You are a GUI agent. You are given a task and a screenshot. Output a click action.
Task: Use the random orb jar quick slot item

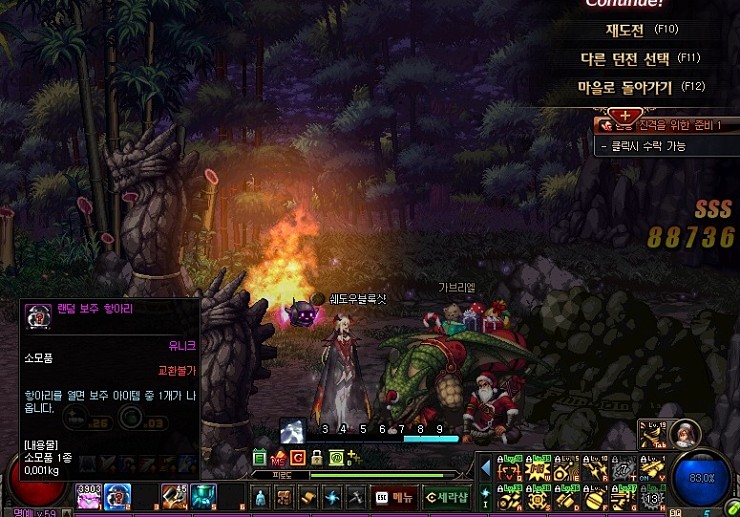click(x=118, y=494)
